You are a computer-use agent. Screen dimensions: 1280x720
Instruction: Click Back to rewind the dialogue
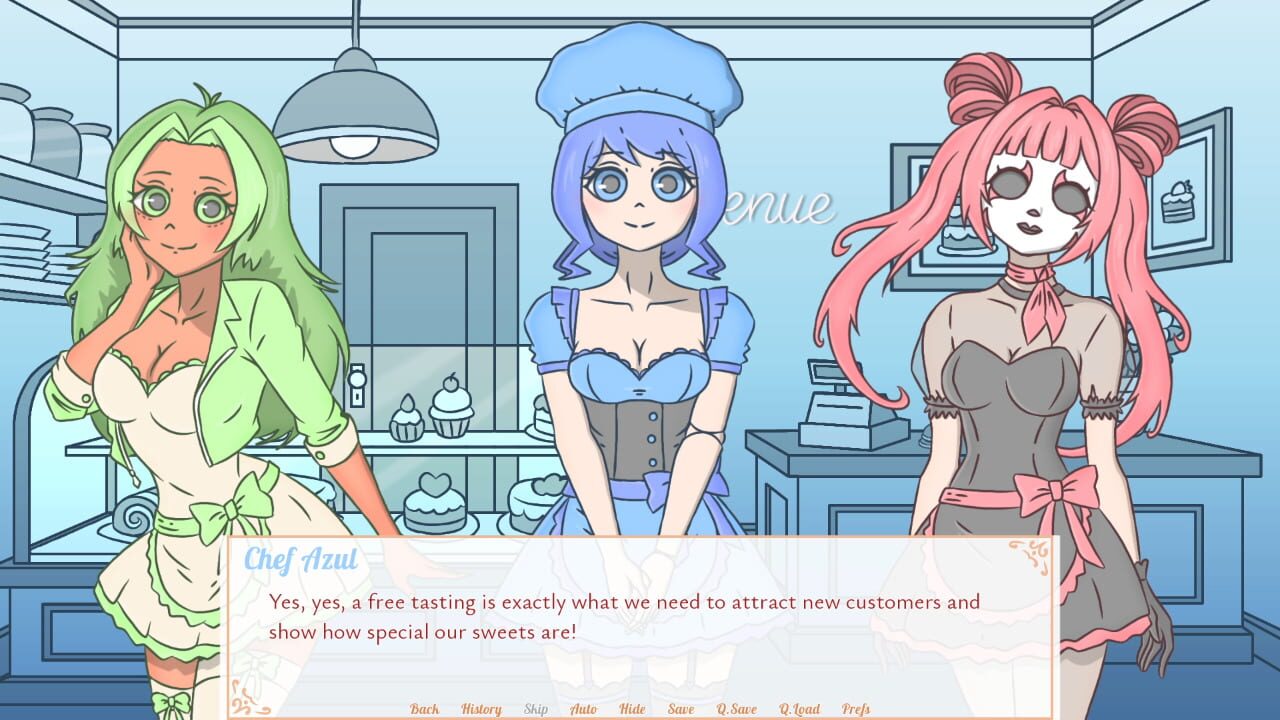pyautogui.click(x=424, y=708)
